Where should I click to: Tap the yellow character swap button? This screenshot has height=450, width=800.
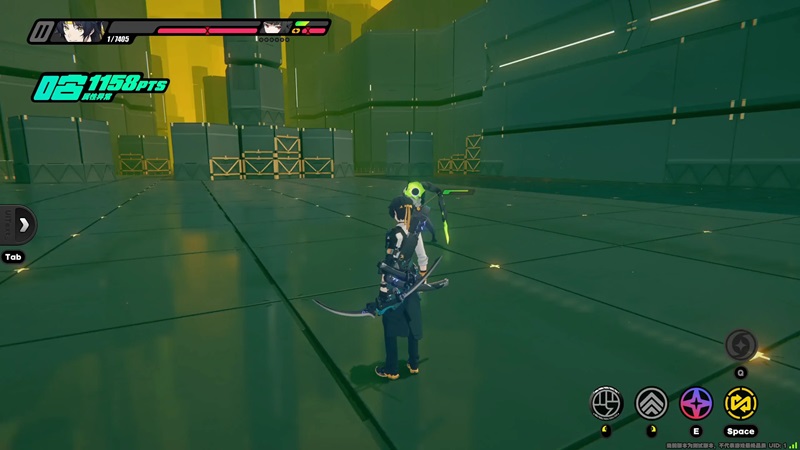(x=741, y=403)
